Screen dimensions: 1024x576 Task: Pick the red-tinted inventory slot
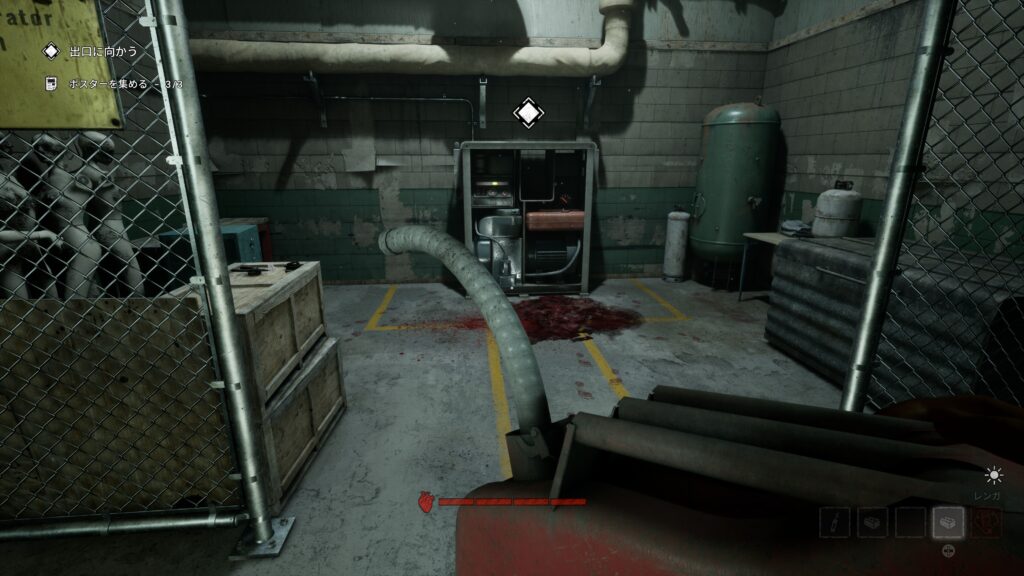pos(986,522)
